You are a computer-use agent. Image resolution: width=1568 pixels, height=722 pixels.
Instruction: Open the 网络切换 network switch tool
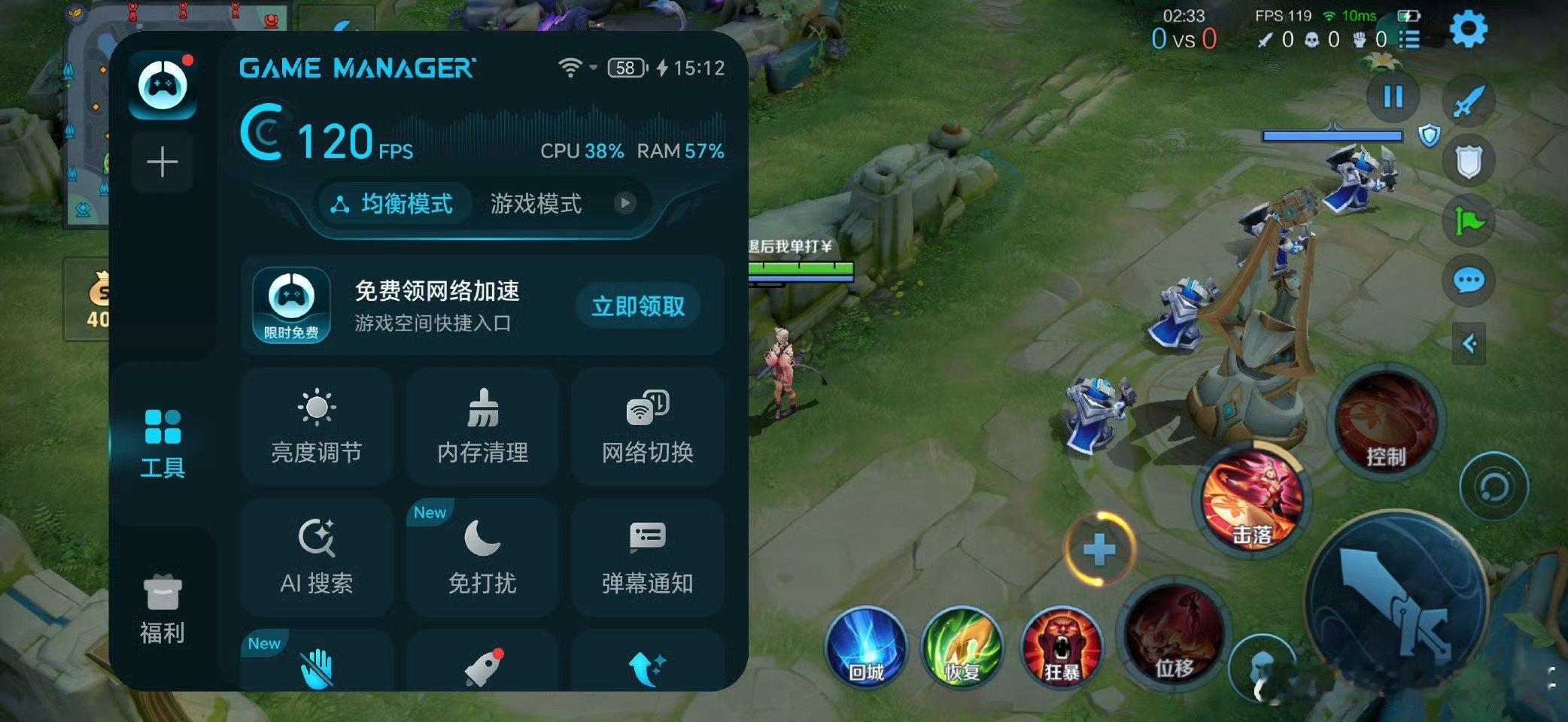[x=647, y=426]
